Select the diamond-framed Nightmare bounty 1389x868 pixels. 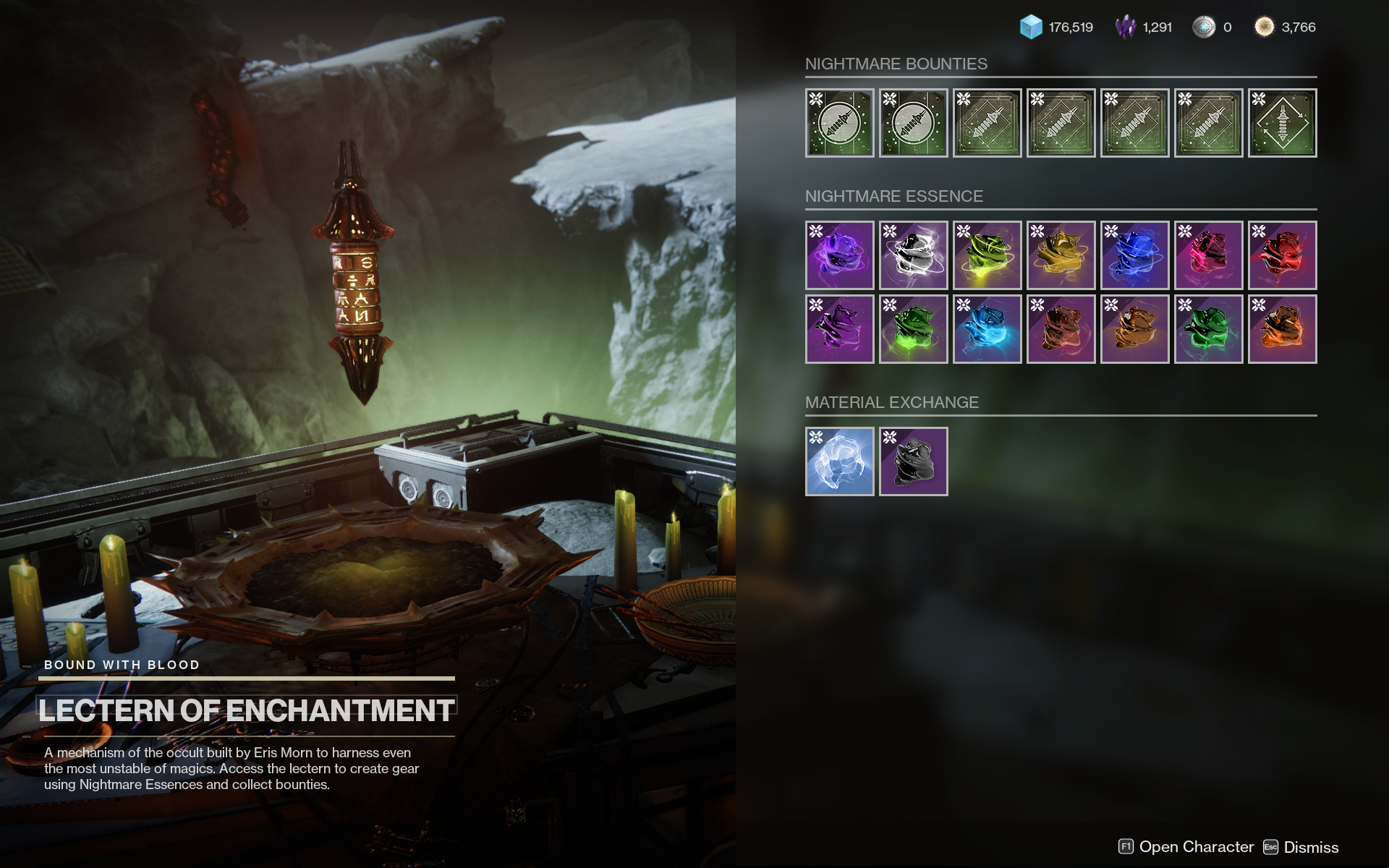pos(1282,123)
